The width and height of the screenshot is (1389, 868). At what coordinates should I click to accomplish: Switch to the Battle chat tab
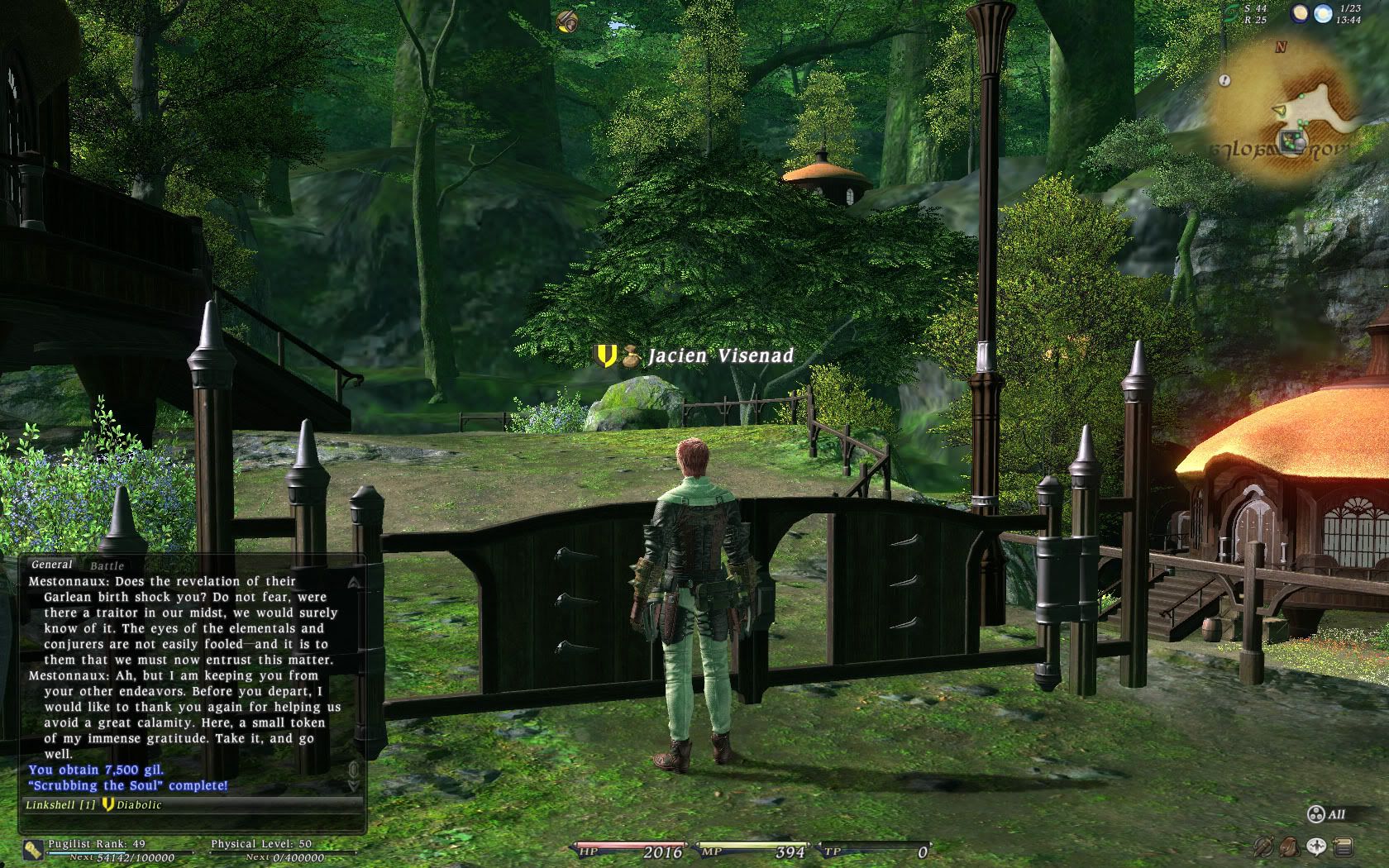tap(107, 566)
